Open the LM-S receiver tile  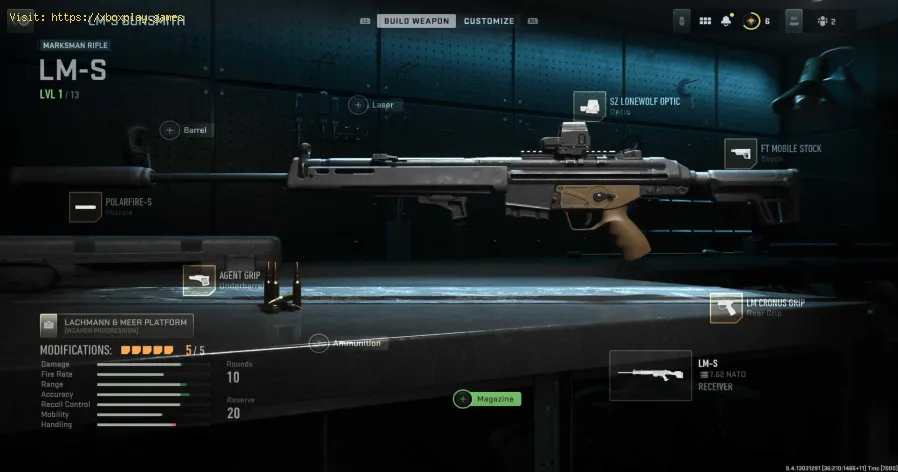650,373
